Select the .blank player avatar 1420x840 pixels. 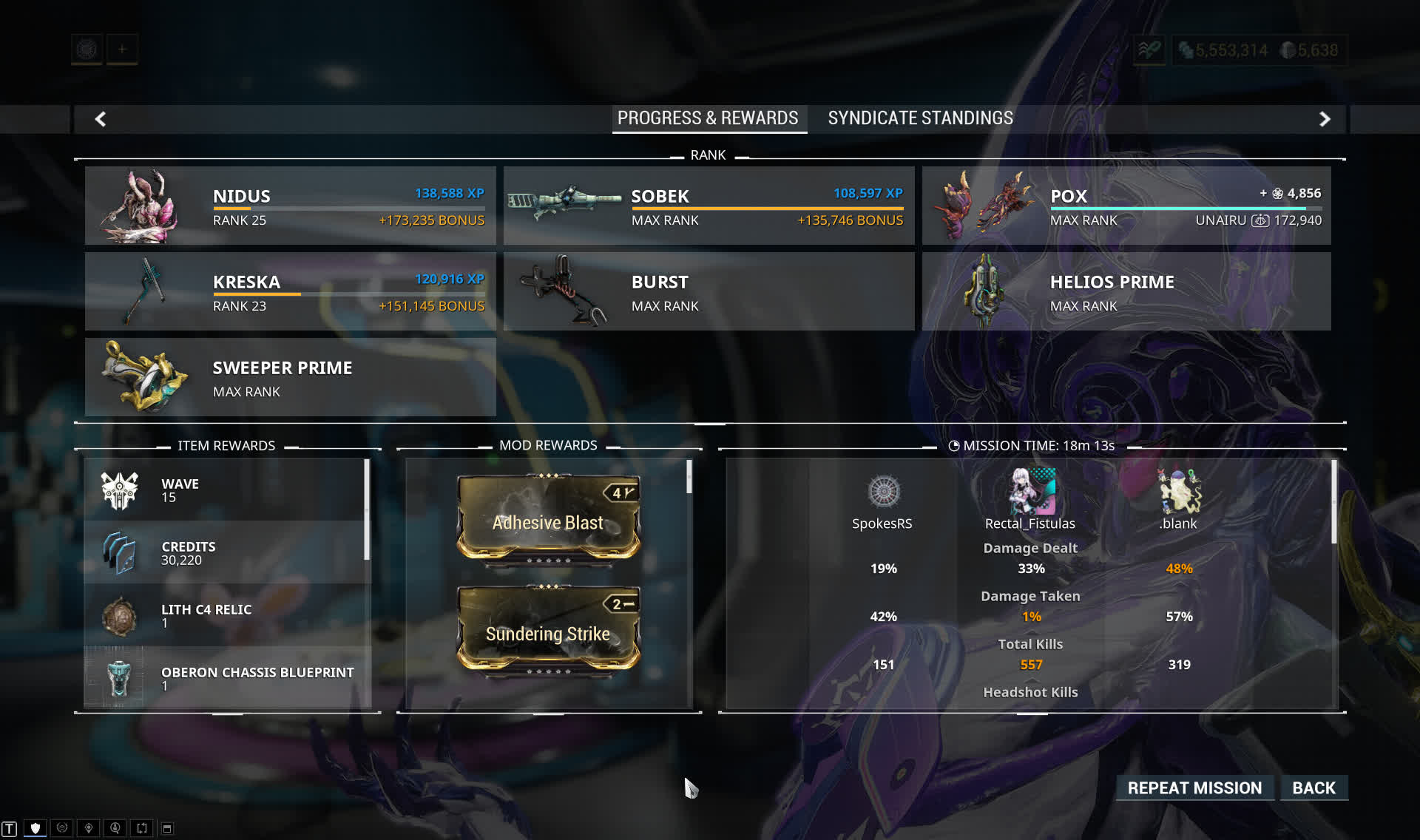click(1179, 491)
